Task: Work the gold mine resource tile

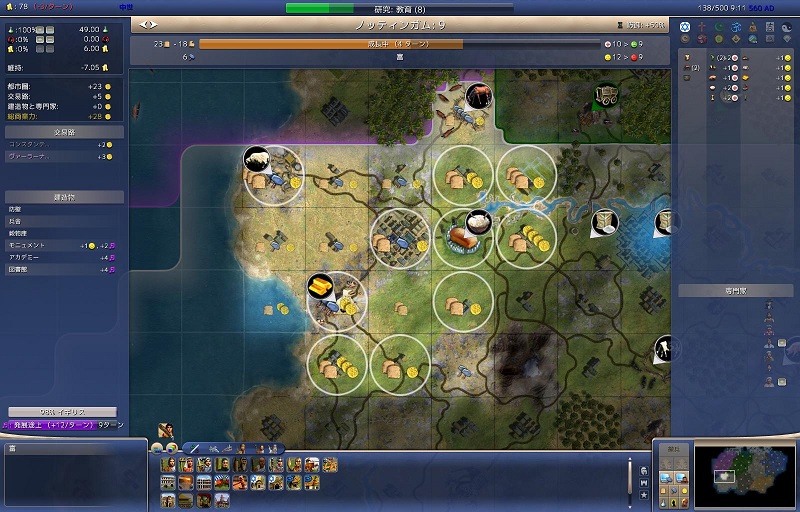Action: point(320,284)
